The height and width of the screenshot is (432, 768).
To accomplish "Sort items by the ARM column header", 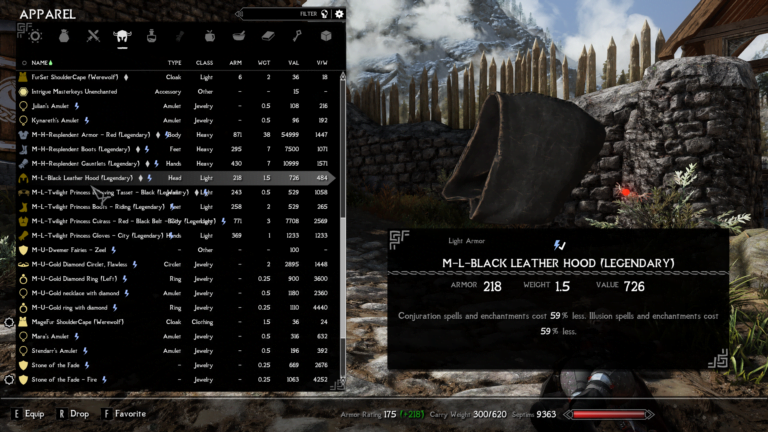I will [237, 62].
